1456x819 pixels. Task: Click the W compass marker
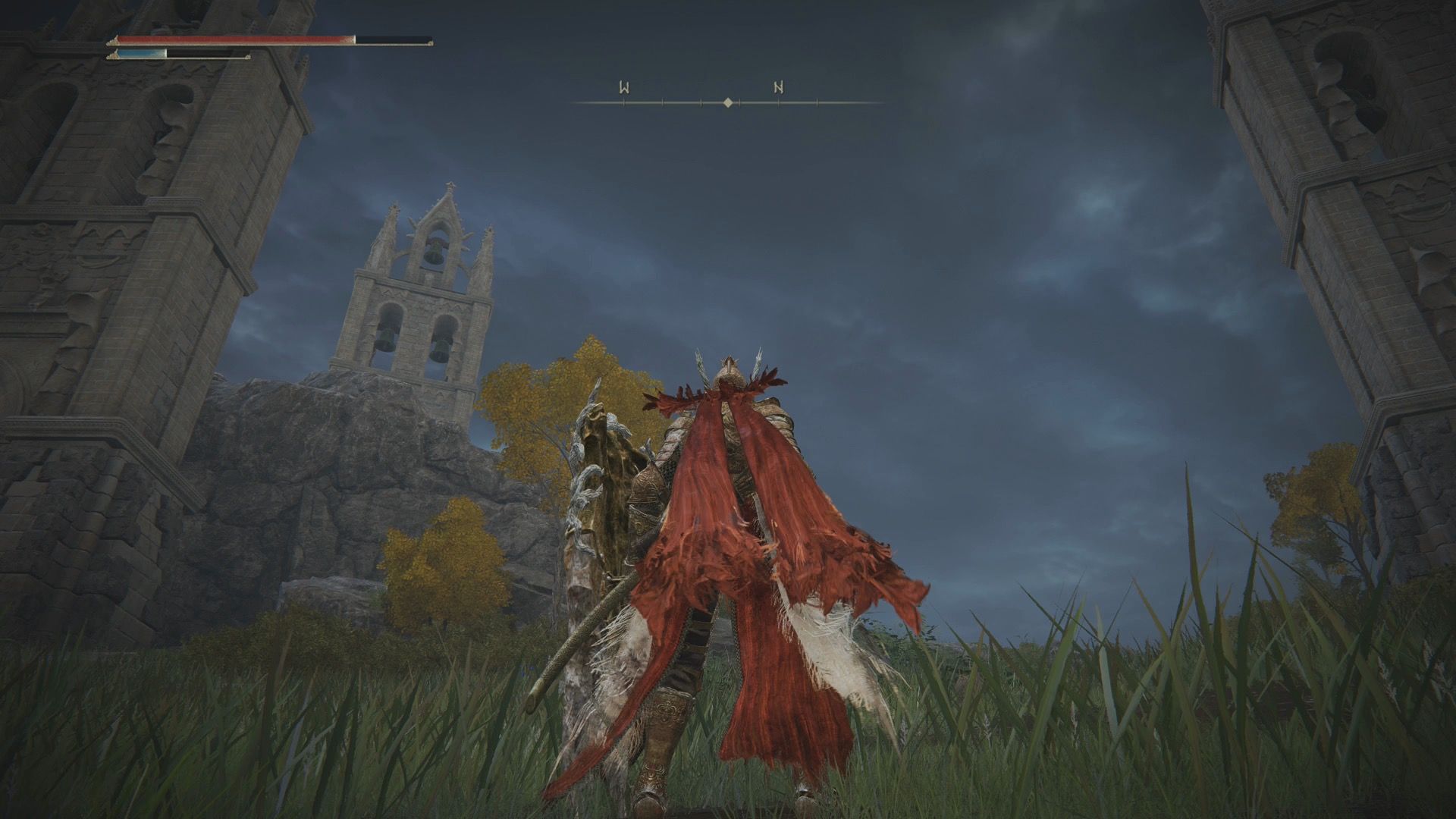pos(624,88)
